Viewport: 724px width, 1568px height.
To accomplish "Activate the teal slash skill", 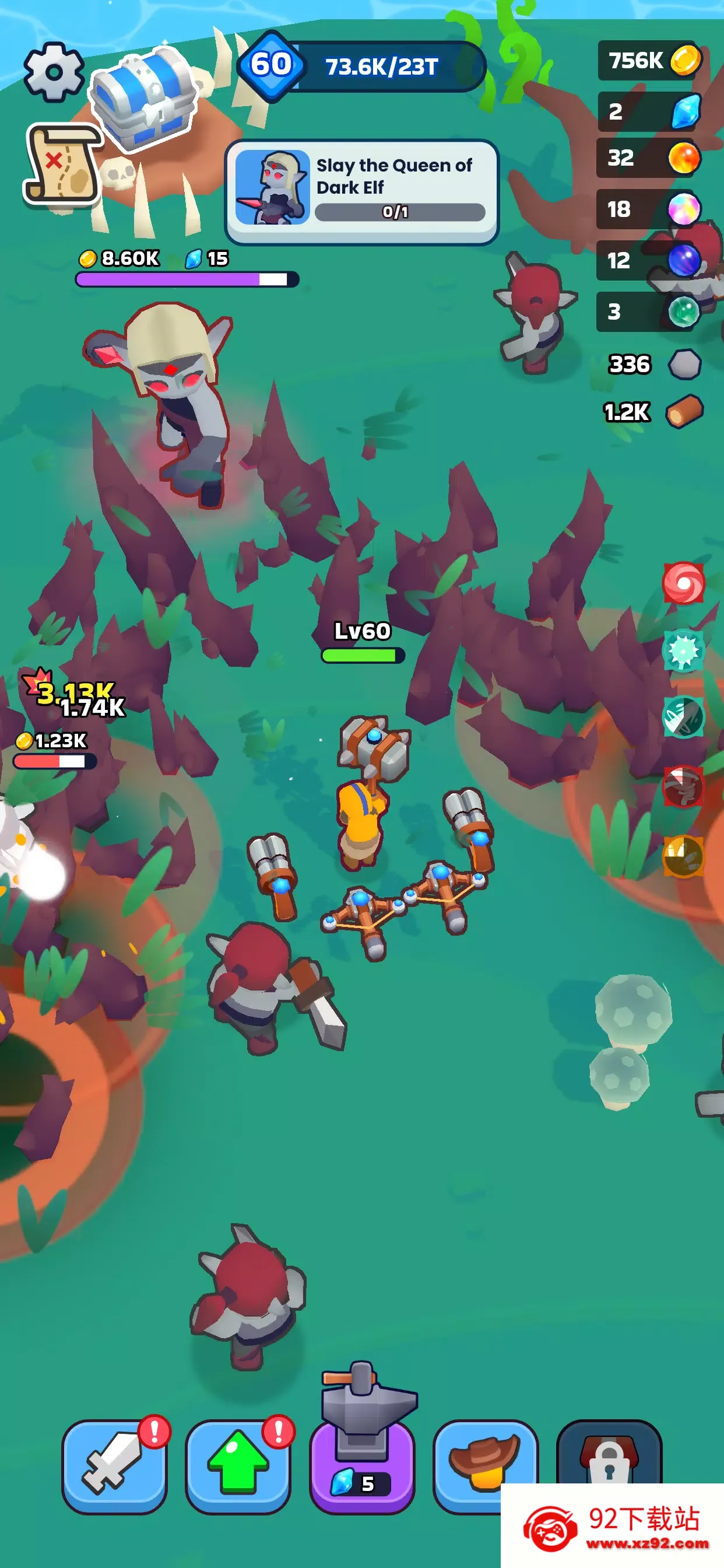I will [x=683, y=718].
